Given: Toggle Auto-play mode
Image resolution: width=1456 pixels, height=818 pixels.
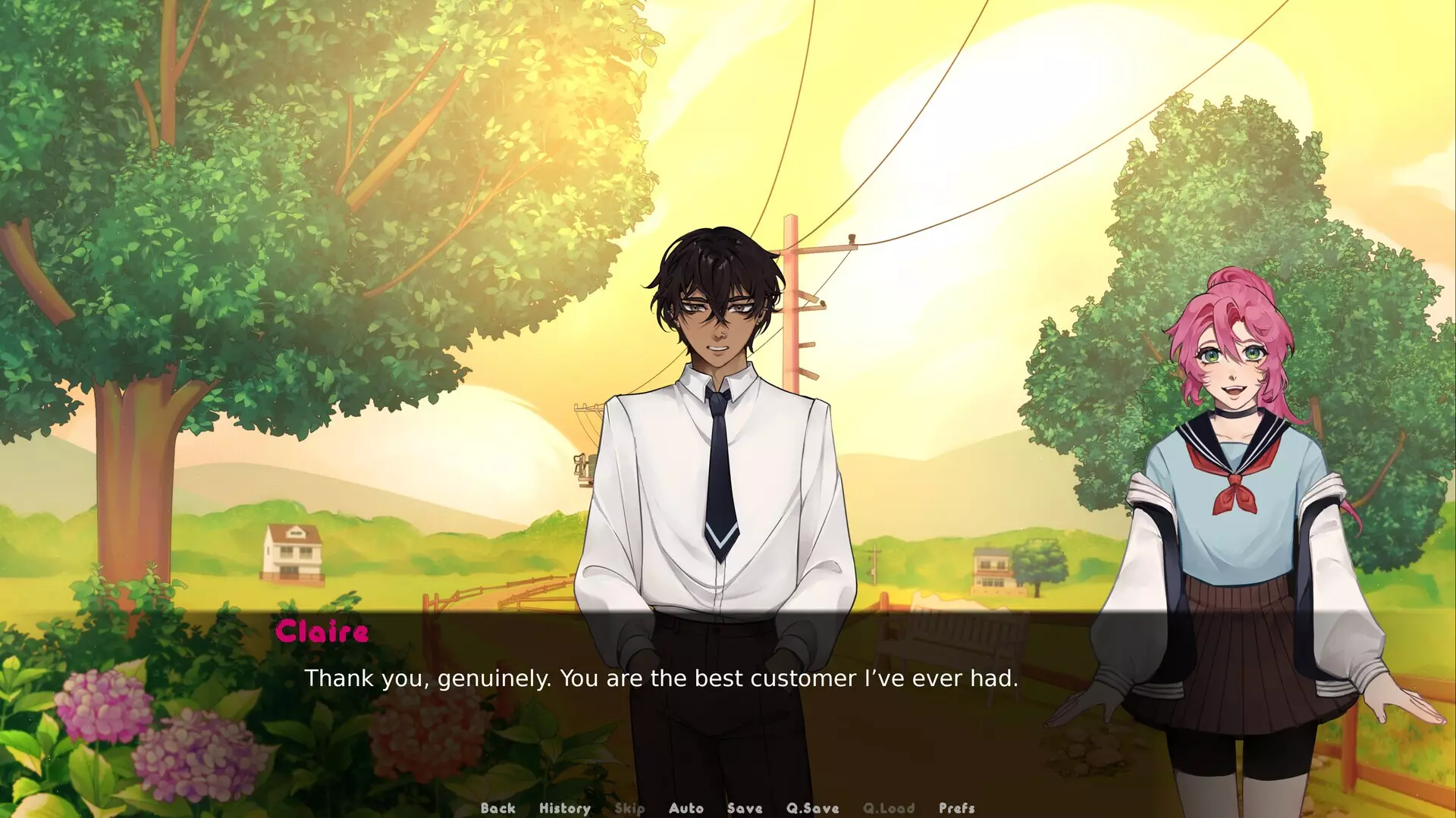Looking at the screenshot, I should click(x=686, y=808).
